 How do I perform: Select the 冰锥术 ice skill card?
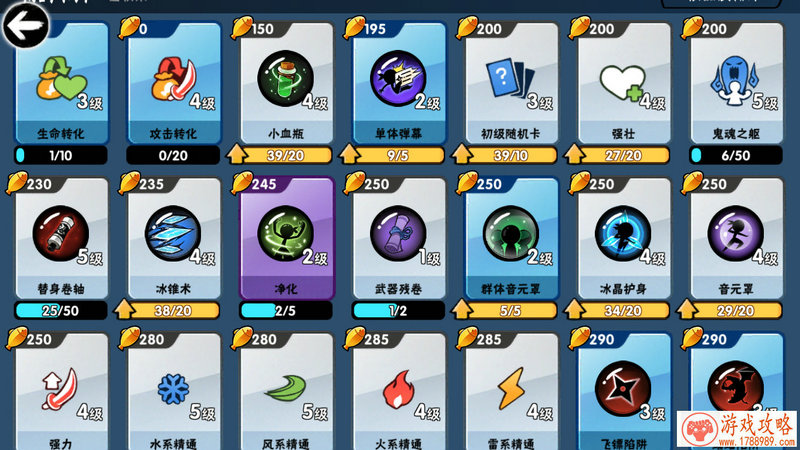click(173, 238)
